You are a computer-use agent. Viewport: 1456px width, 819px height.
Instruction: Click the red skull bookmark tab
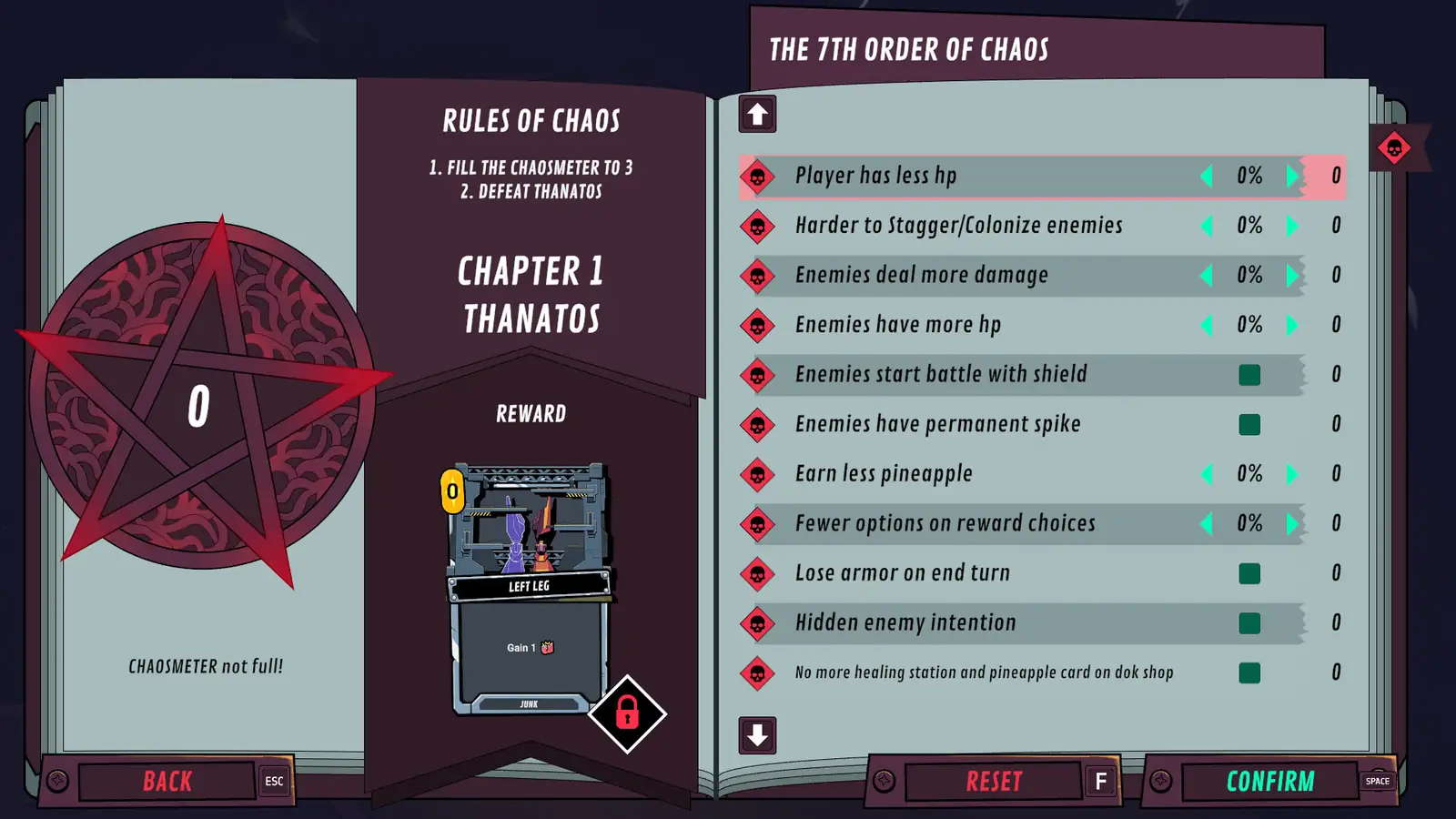pos(1394,147)
